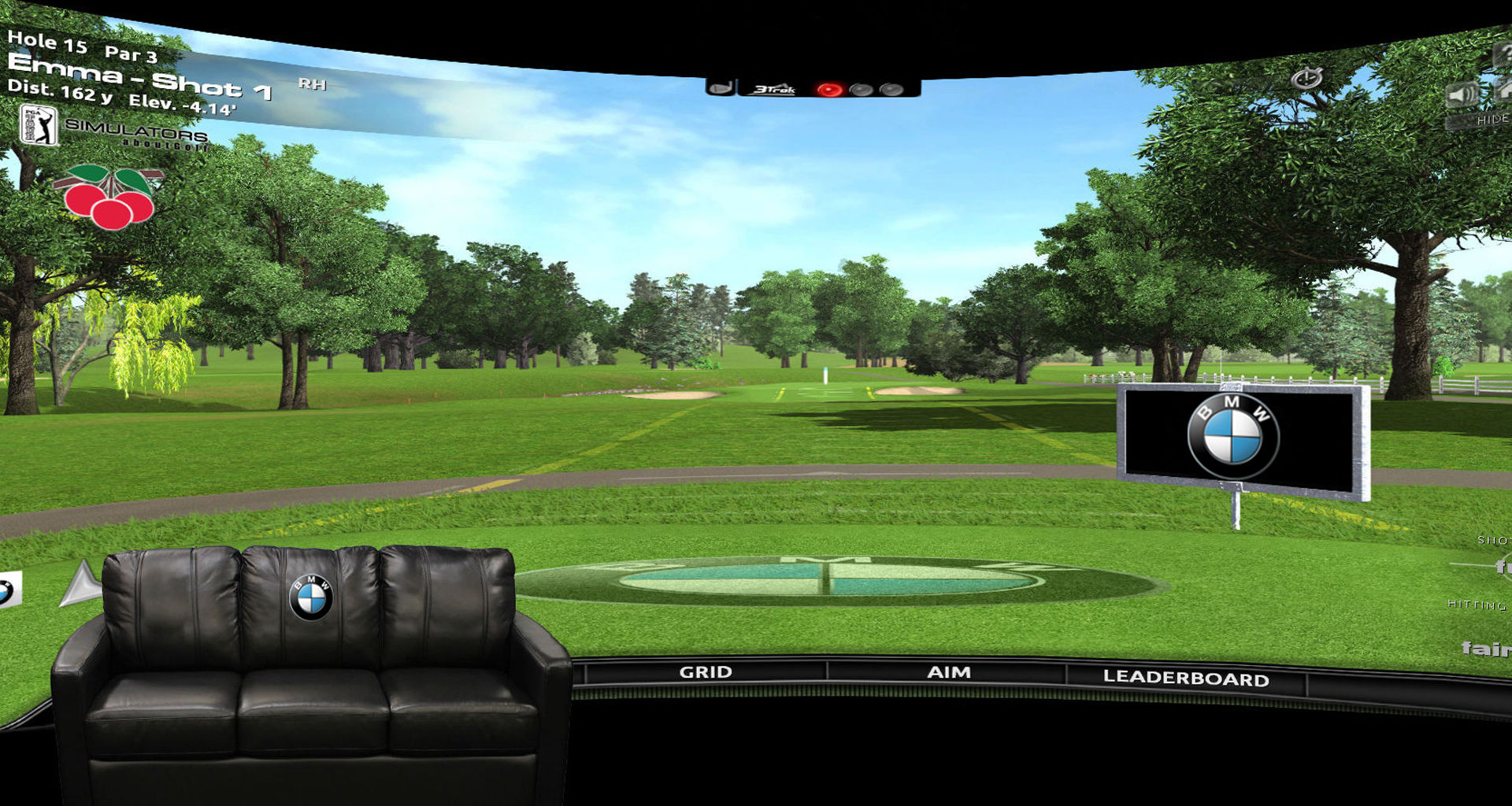Toggle the right gray indicator next to the red light

point(891,89)
